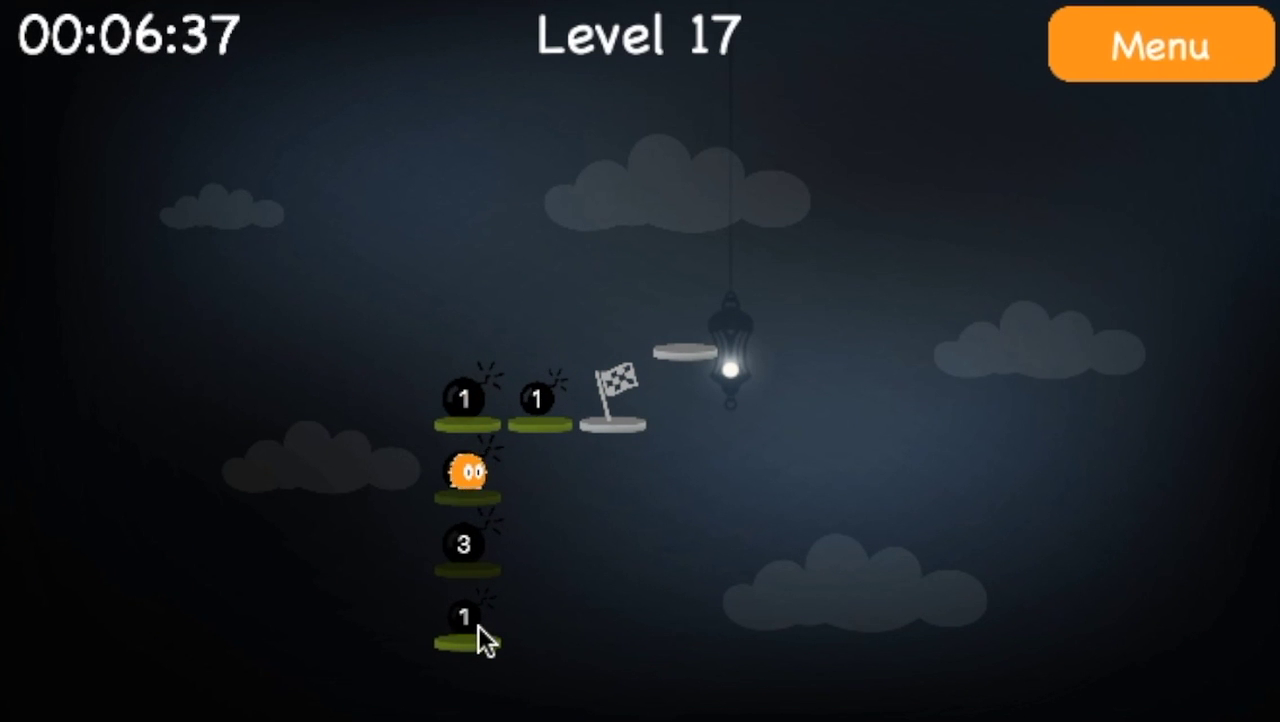The height and width of the screenshot is (722, 1280).
Task: Select the platform under the leftmost bomb
Action: 466,424
